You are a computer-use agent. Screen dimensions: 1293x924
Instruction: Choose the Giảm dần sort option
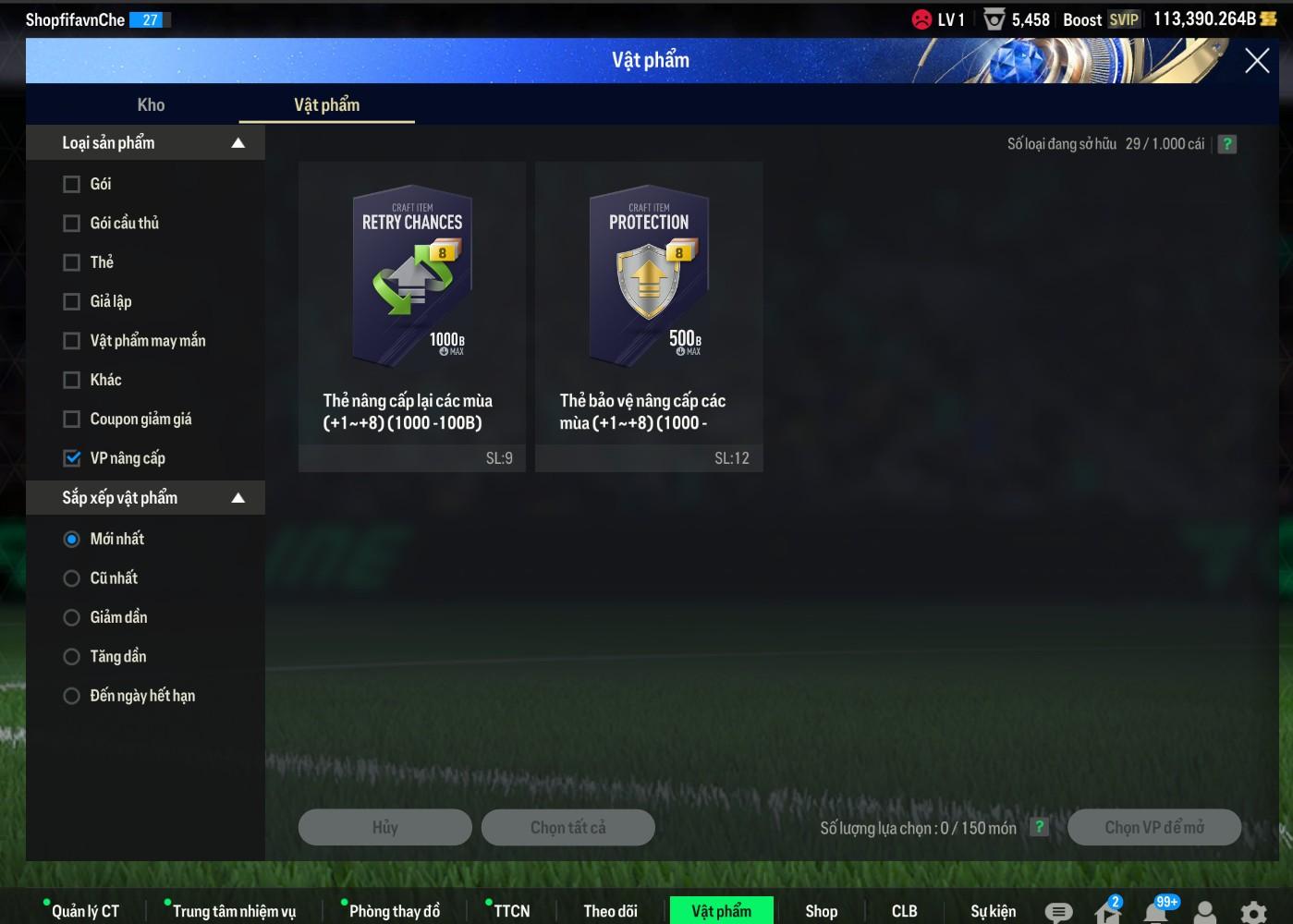(71, 617)
